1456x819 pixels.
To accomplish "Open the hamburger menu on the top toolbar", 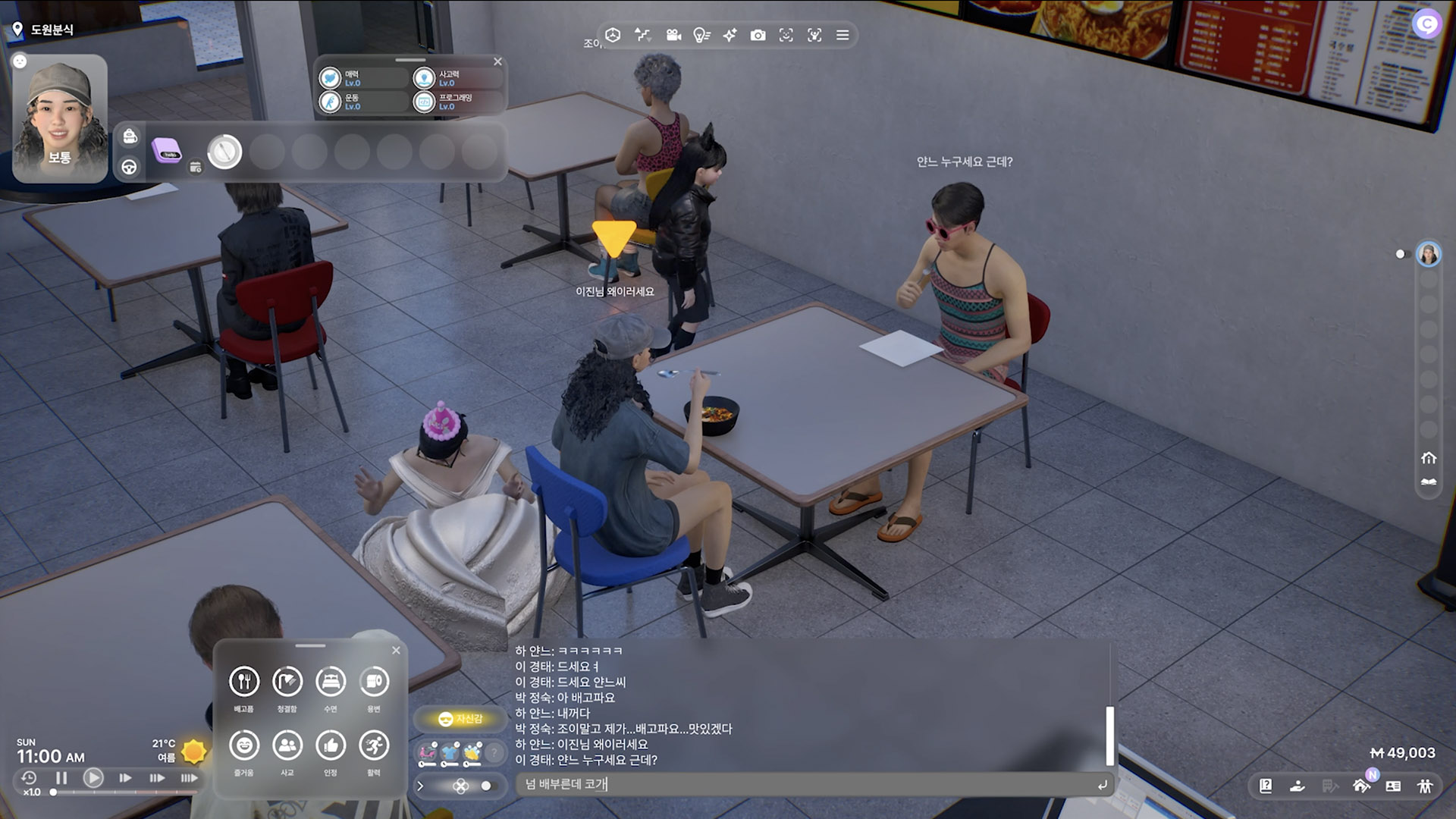I will point(842,35).
